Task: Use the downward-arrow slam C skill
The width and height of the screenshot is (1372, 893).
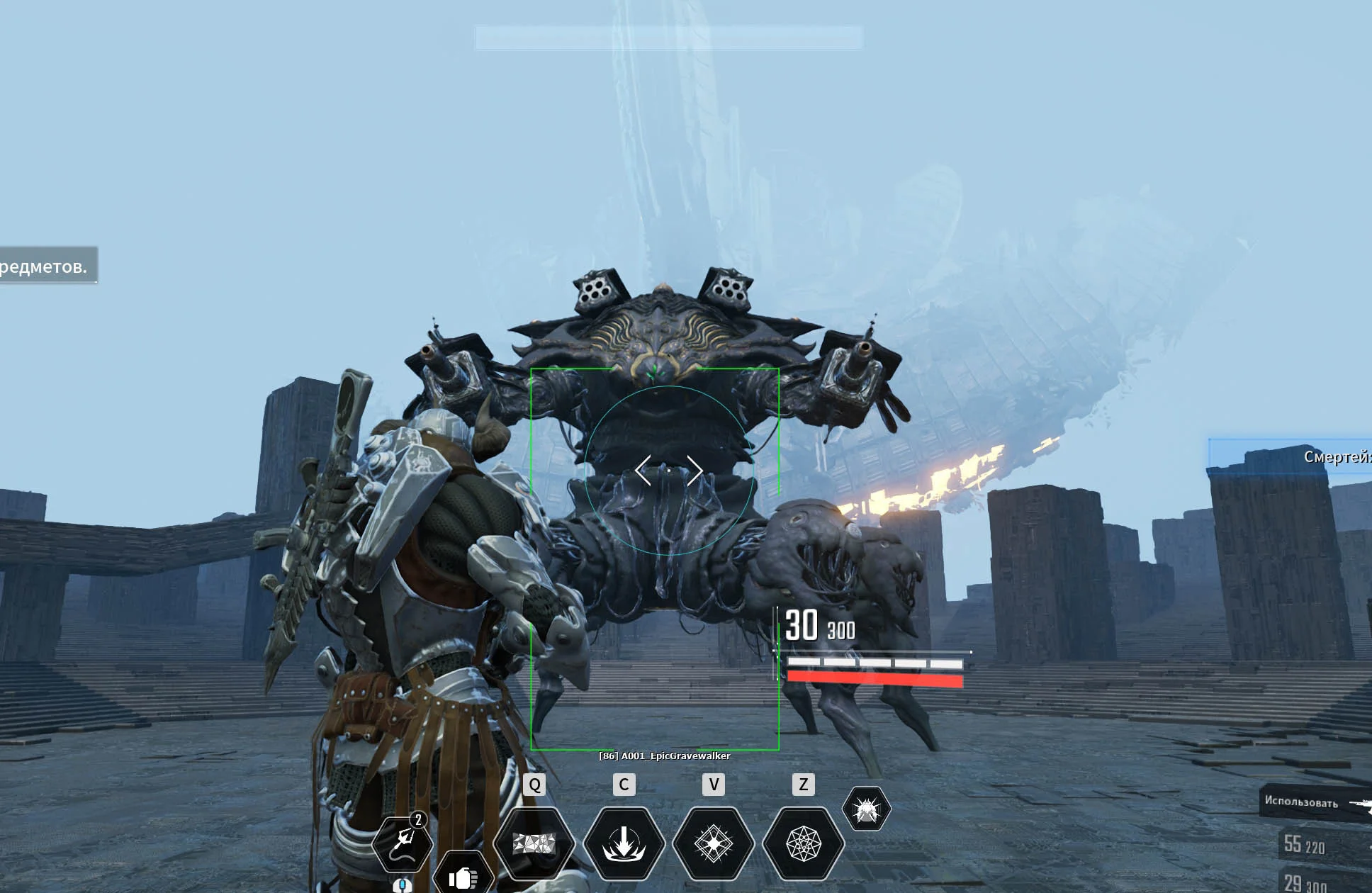Action: click(624, 843)
